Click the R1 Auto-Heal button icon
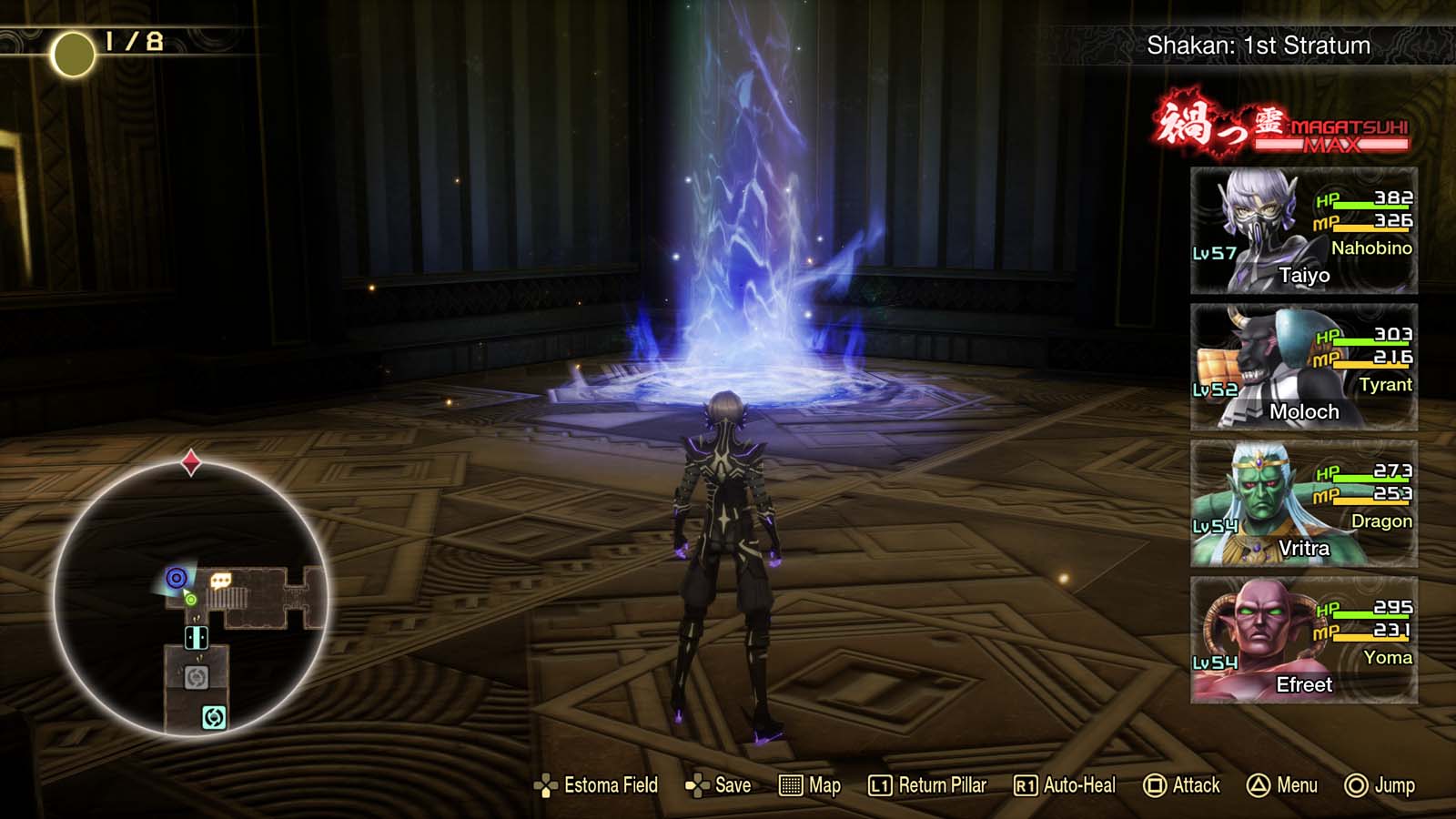Viewport: 1456px width, 819px height. tap(1027, 784)
